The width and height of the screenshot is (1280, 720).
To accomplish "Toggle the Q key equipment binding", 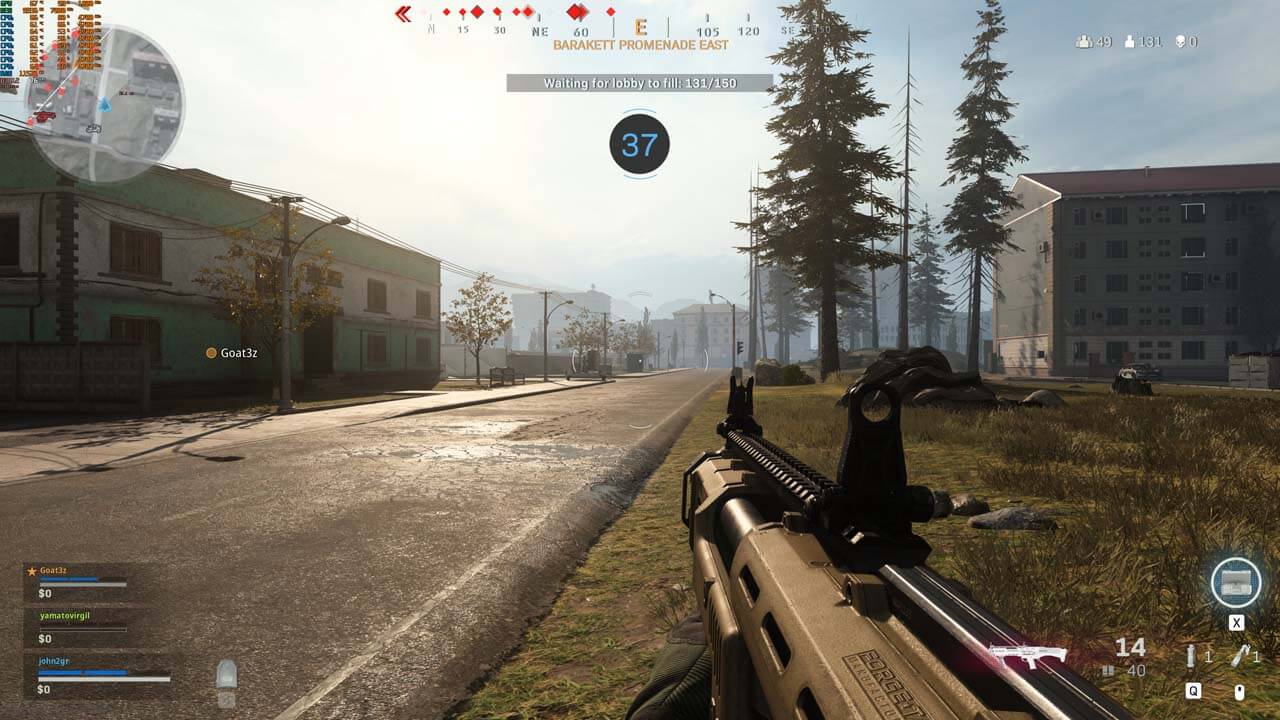I will pyautogui.click(x=1194, y=690).
